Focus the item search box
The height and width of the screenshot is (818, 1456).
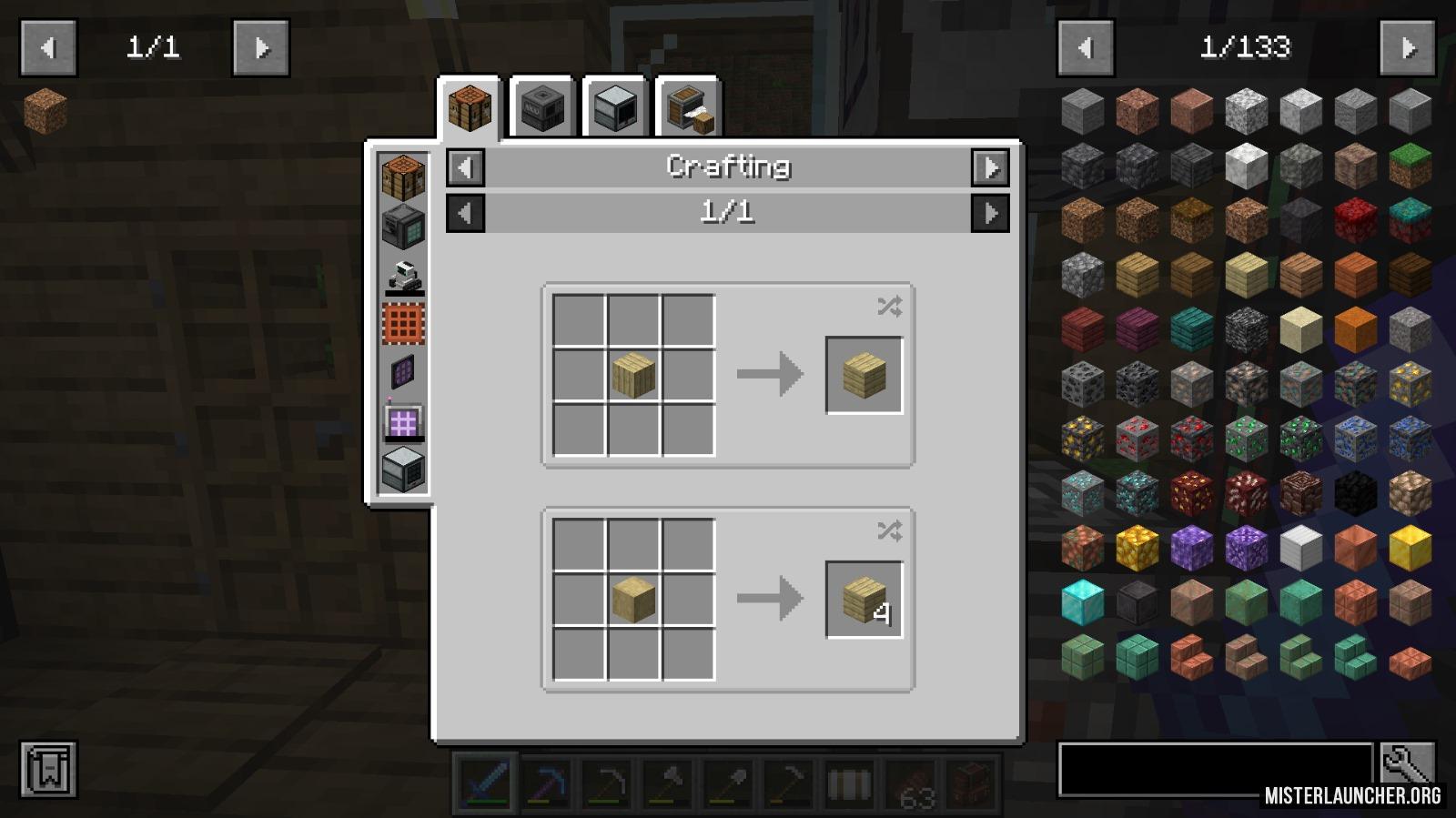click(1215, 769)
